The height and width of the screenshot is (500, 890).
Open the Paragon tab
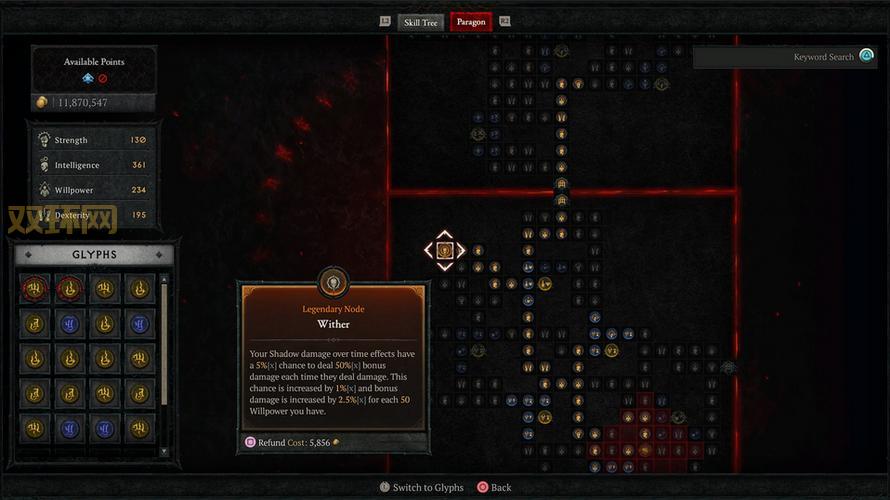pos(470,22)
